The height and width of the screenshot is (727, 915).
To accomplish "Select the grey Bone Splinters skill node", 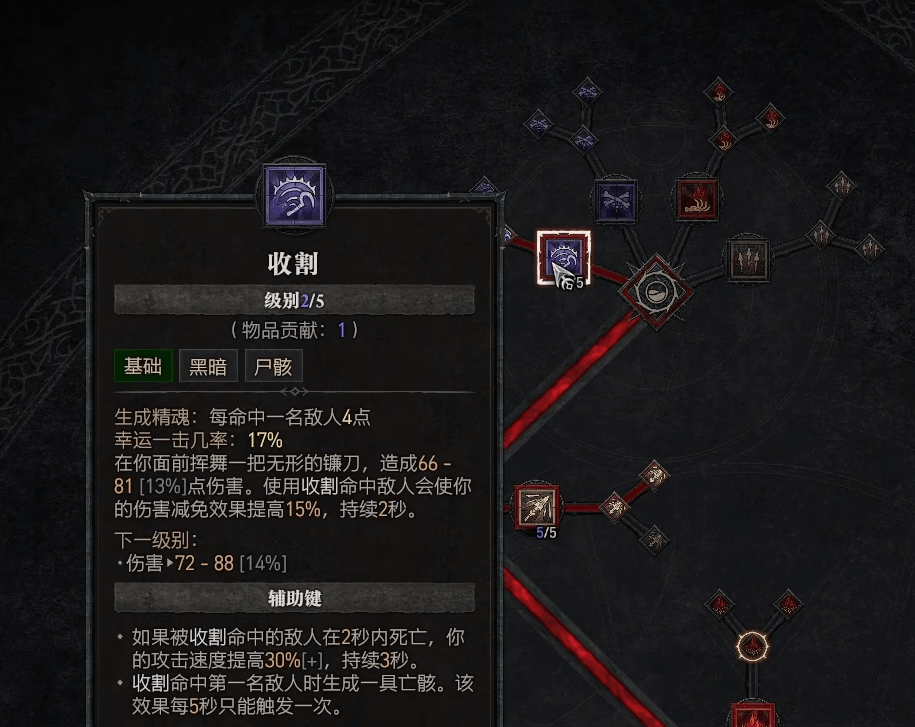I will tap(747, 257).
